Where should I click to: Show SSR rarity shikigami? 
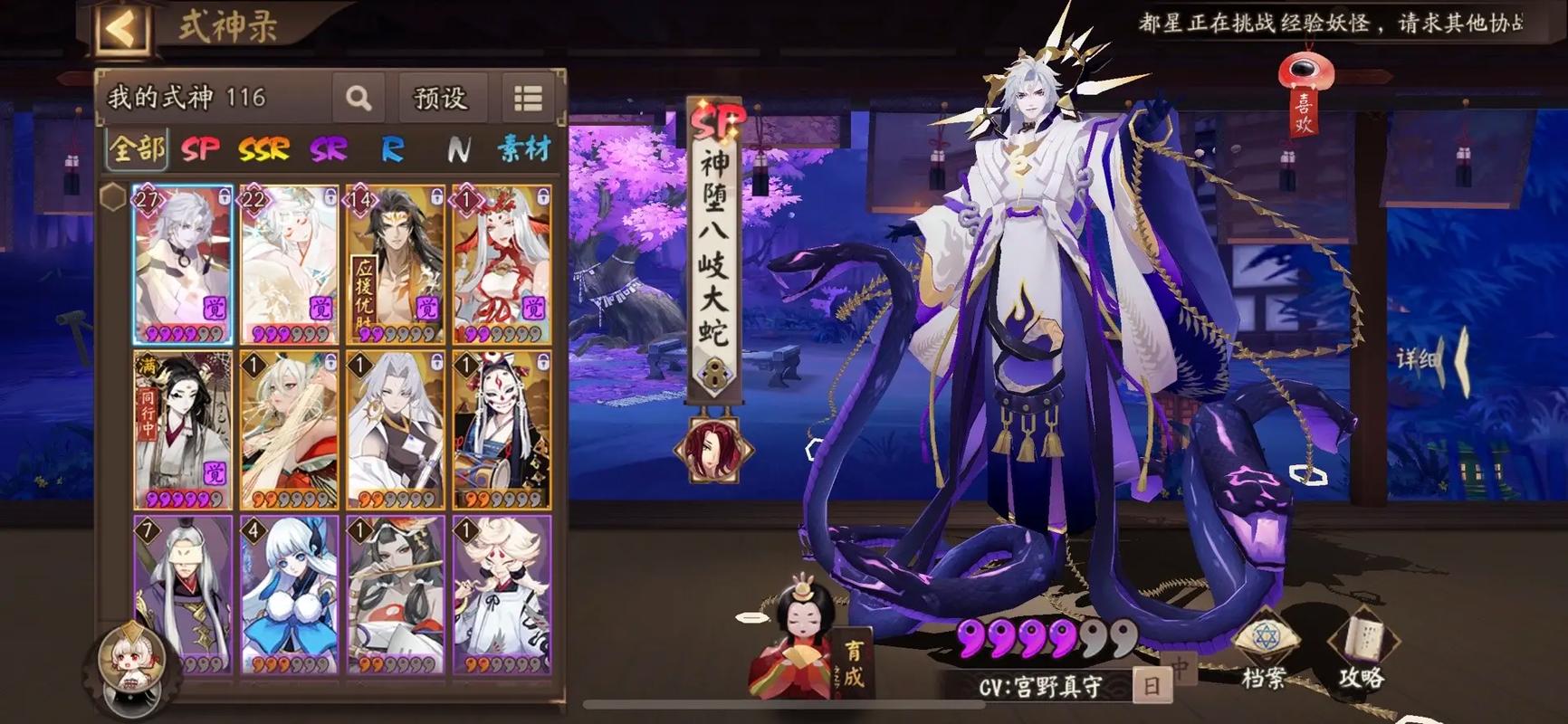click(x=263, y=148)
